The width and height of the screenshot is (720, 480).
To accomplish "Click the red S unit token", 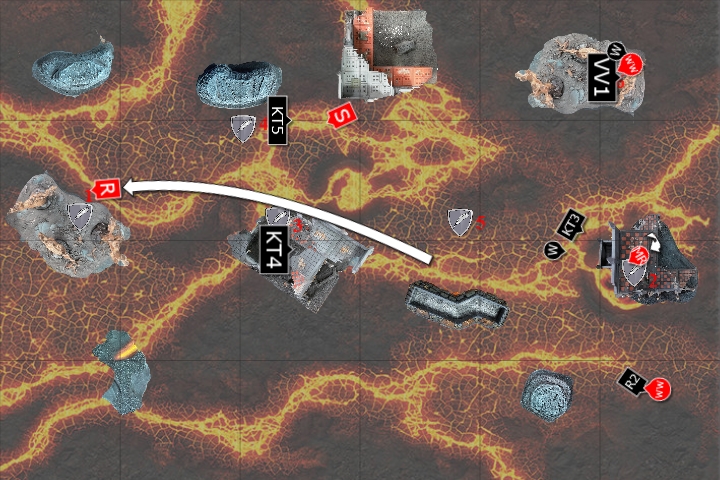I will click(x=342, y=117).
